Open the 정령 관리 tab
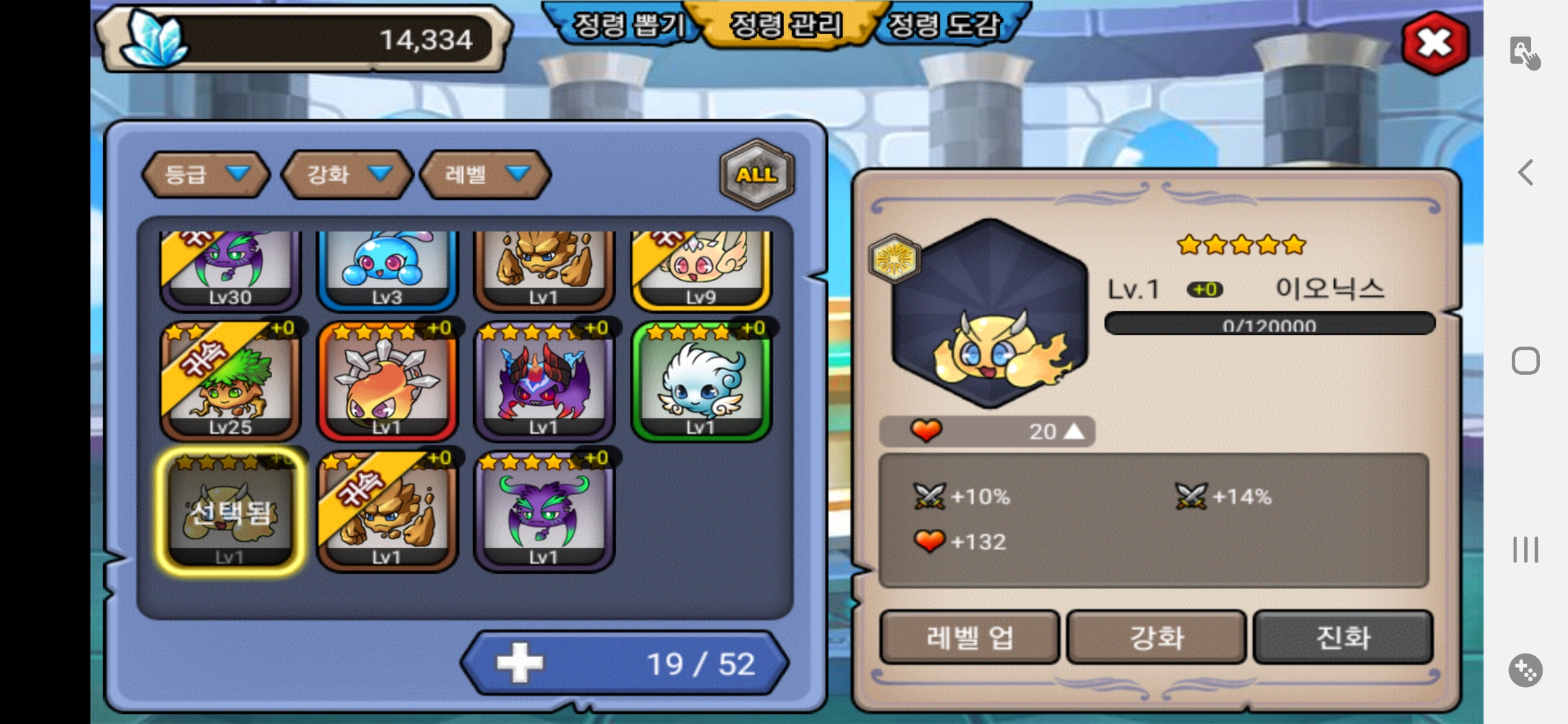Image resolution: width=1568 pixels, height=724 pixels. (x=785, y=25)
